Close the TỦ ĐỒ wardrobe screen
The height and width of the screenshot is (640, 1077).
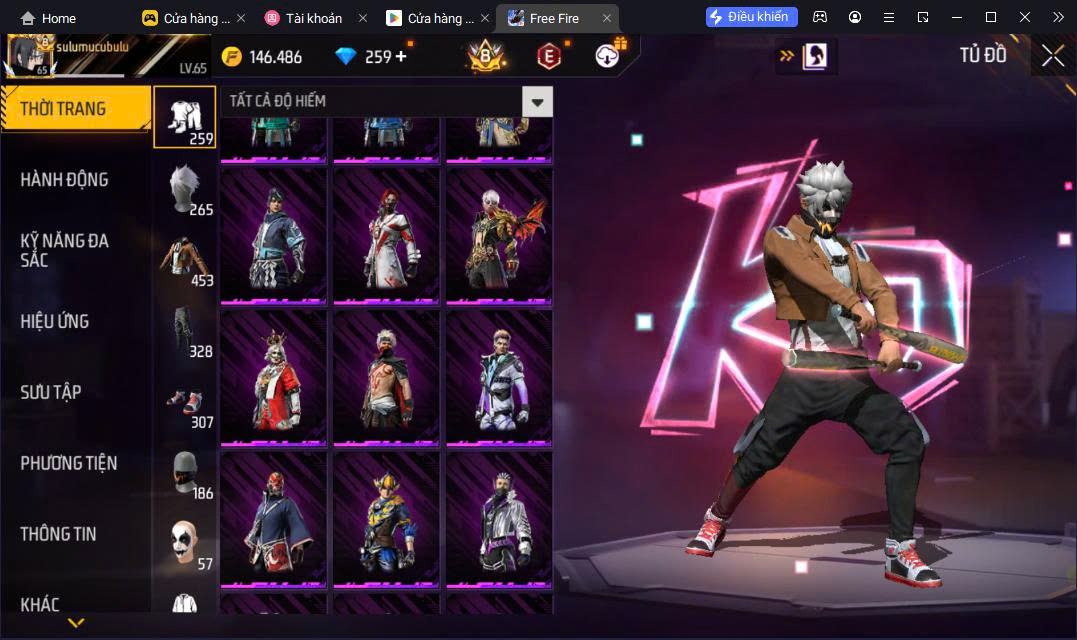pos(1053,56)
